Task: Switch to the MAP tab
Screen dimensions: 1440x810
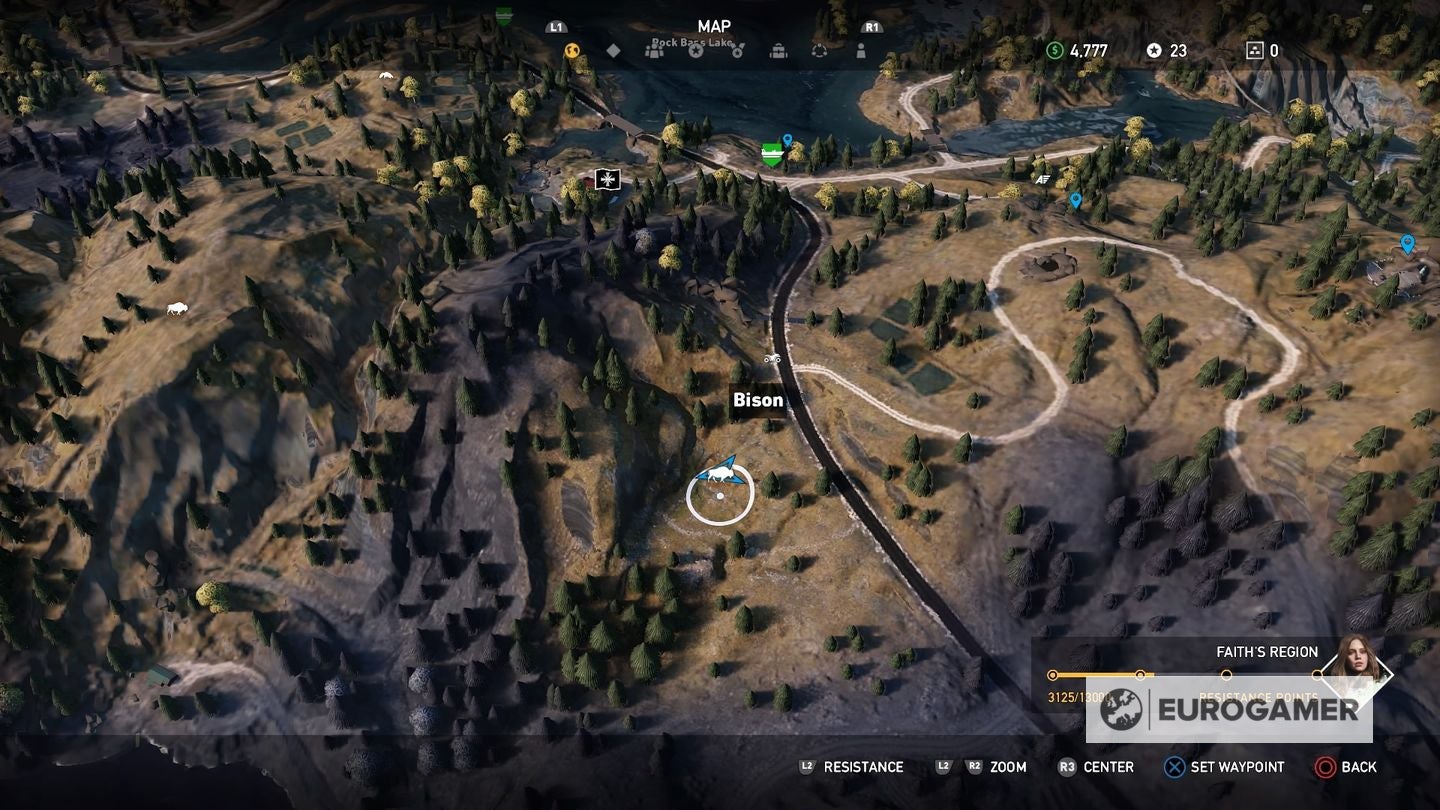Action: [713, 26]
